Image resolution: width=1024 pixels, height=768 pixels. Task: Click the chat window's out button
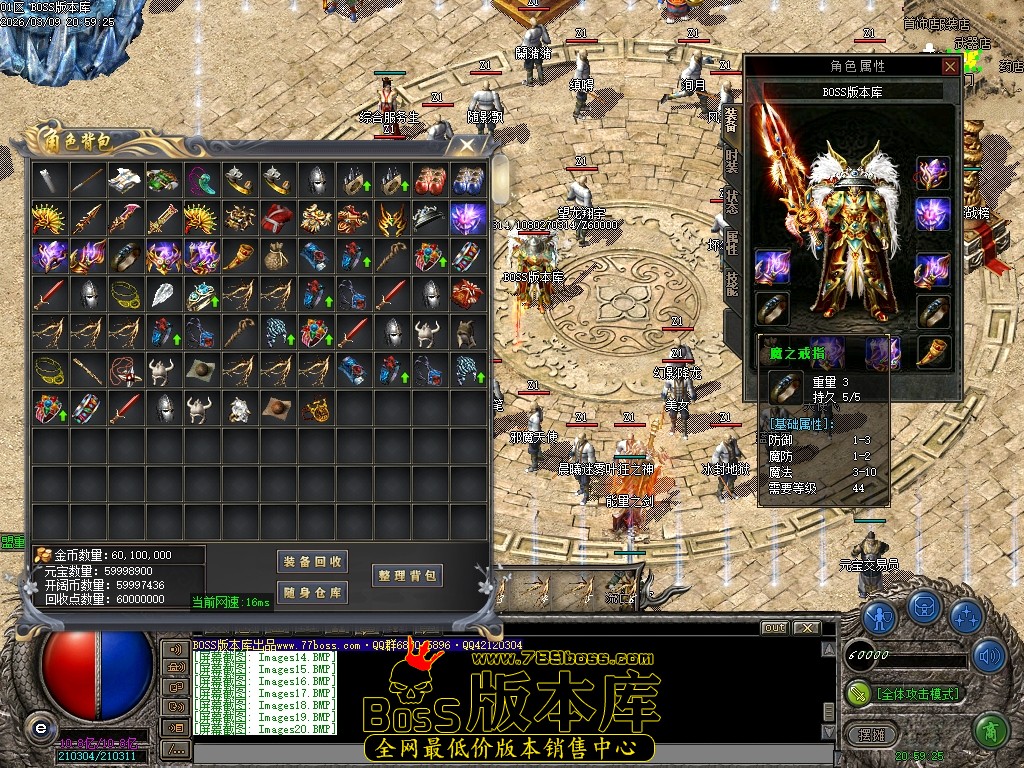[774, 628]
